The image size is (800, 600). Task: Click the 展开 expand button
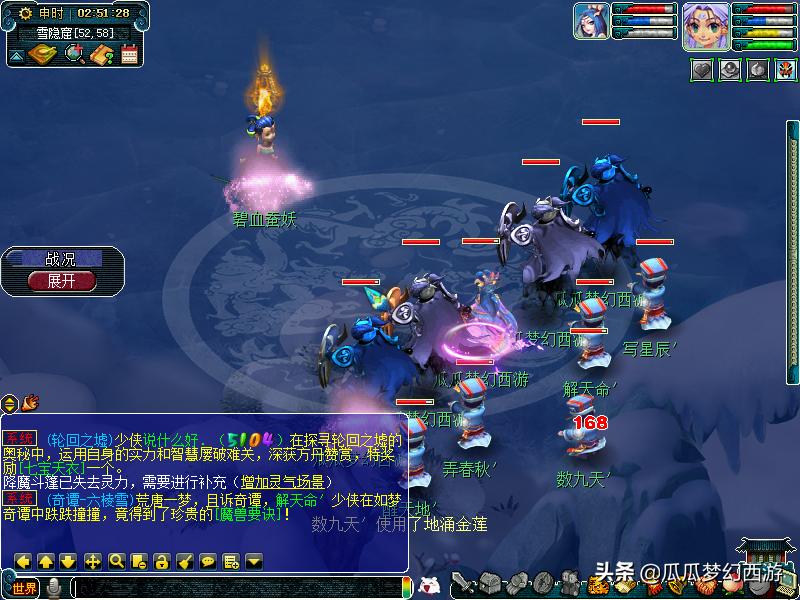tap(62, 281)
